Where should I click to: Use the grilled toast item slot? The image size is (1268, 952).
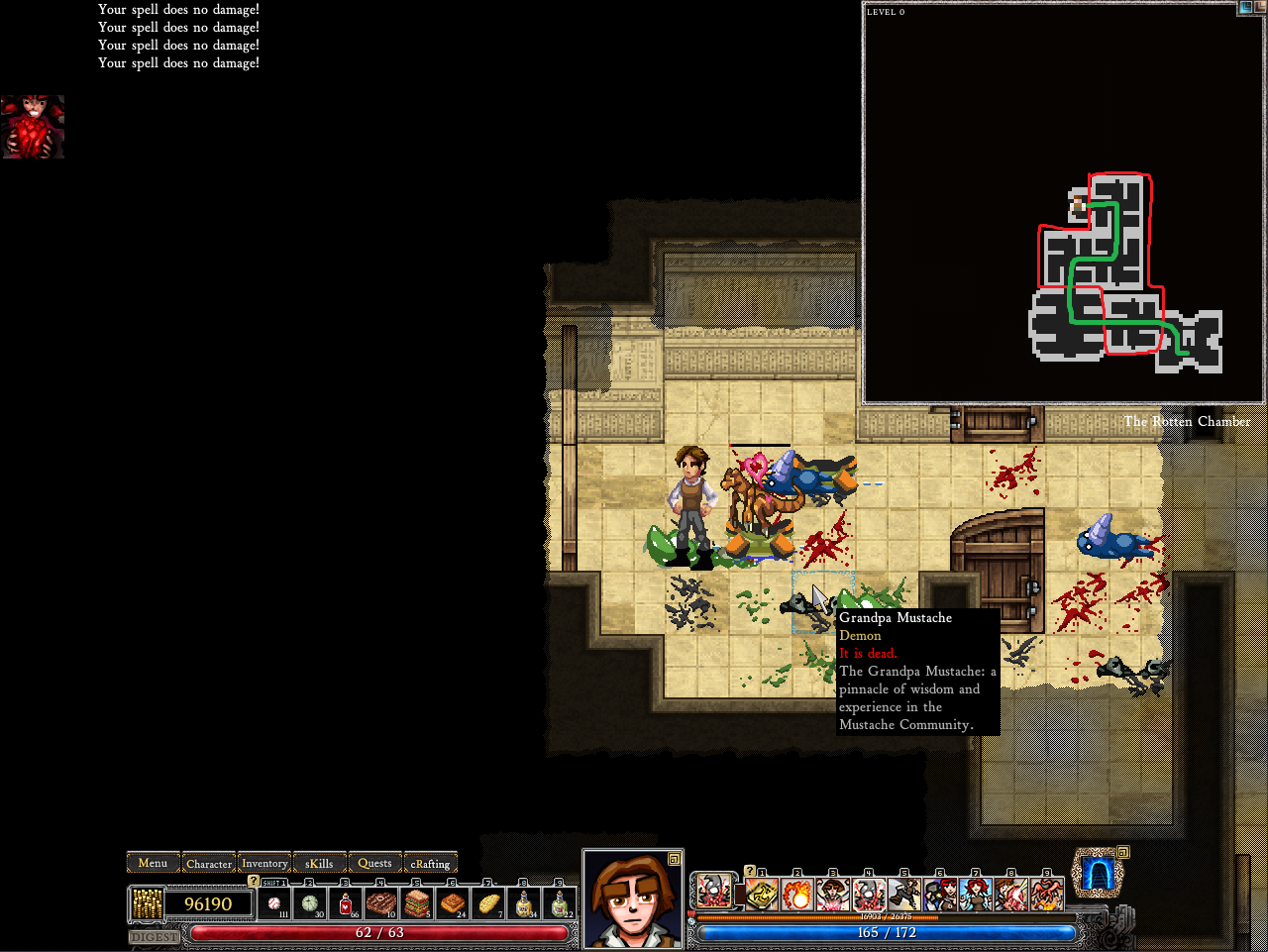tap(453, 903)
